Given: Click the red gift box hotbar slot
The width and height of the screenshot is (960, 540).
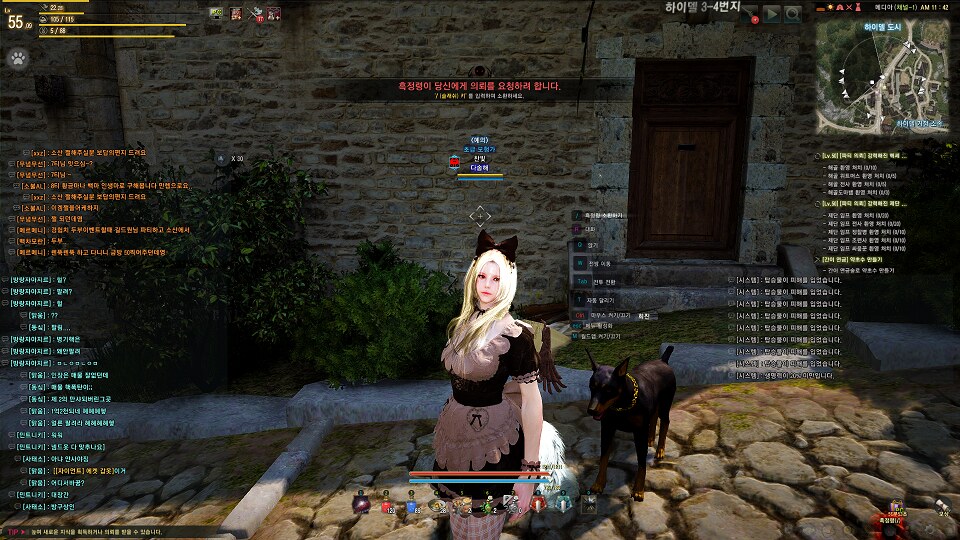Looking at the screenshot, I should (539, 506).
